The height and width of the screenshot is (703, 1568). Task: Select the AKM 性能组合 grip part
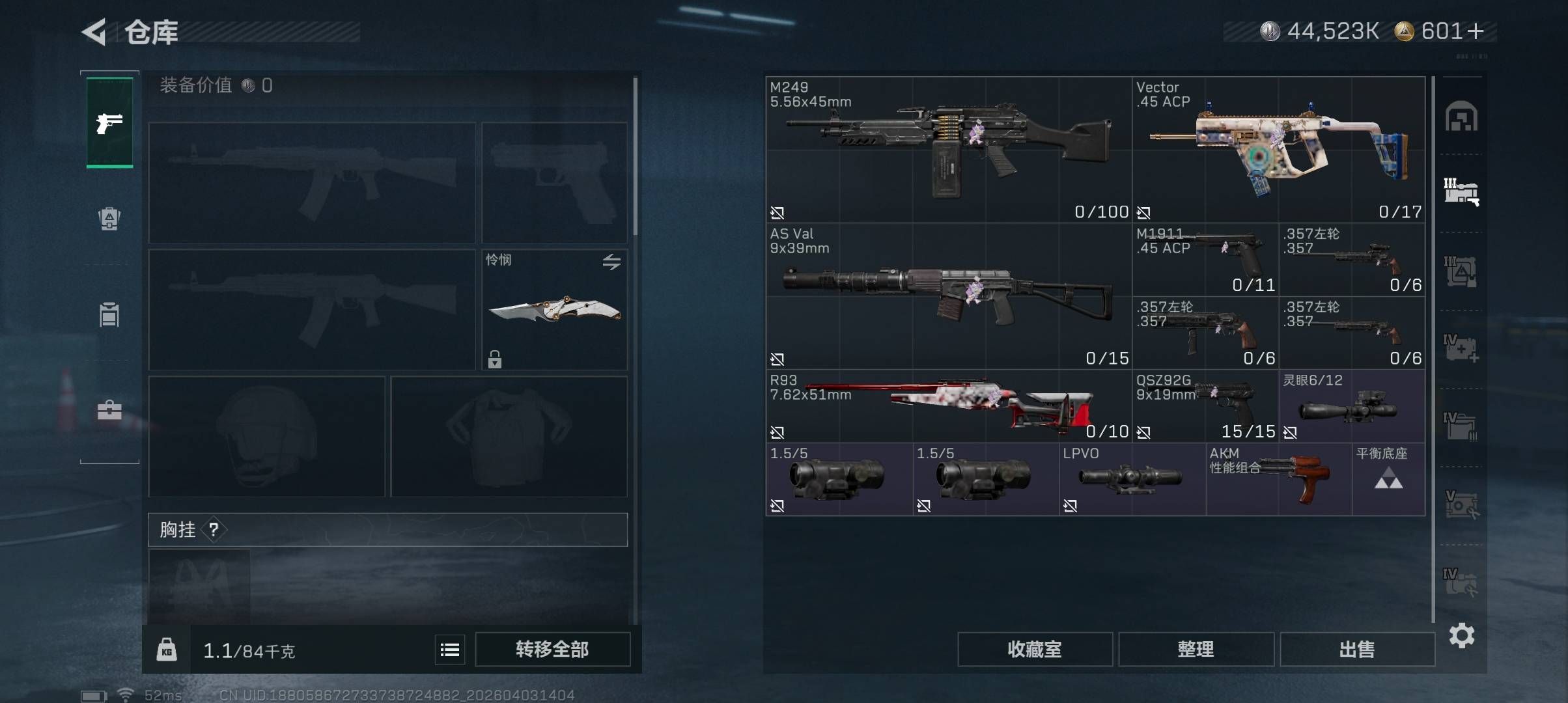(1278, 479)
